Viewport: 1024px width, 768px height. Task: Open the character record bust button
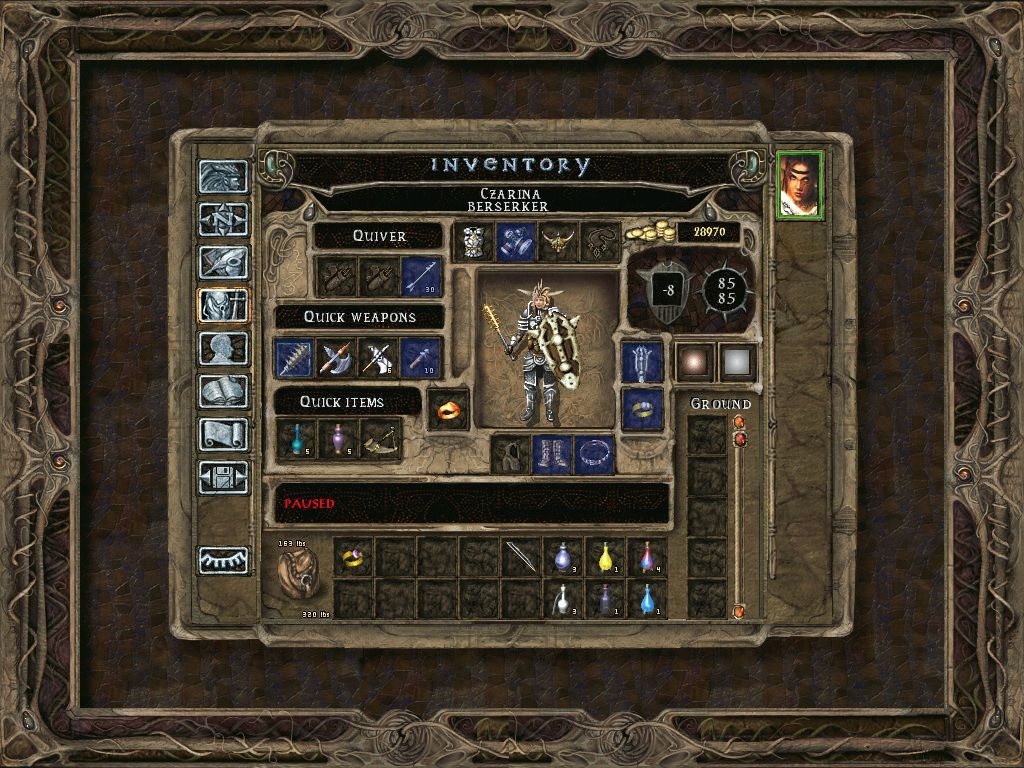223,348
